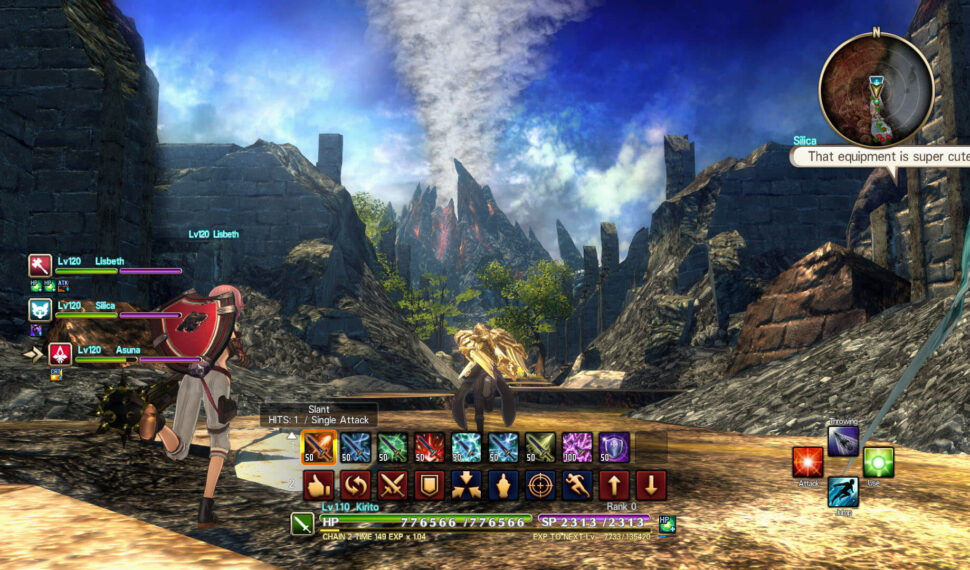Click the down arrow palette icon
The height and width of the screenshot is (570, 970).
coord(651,485)
